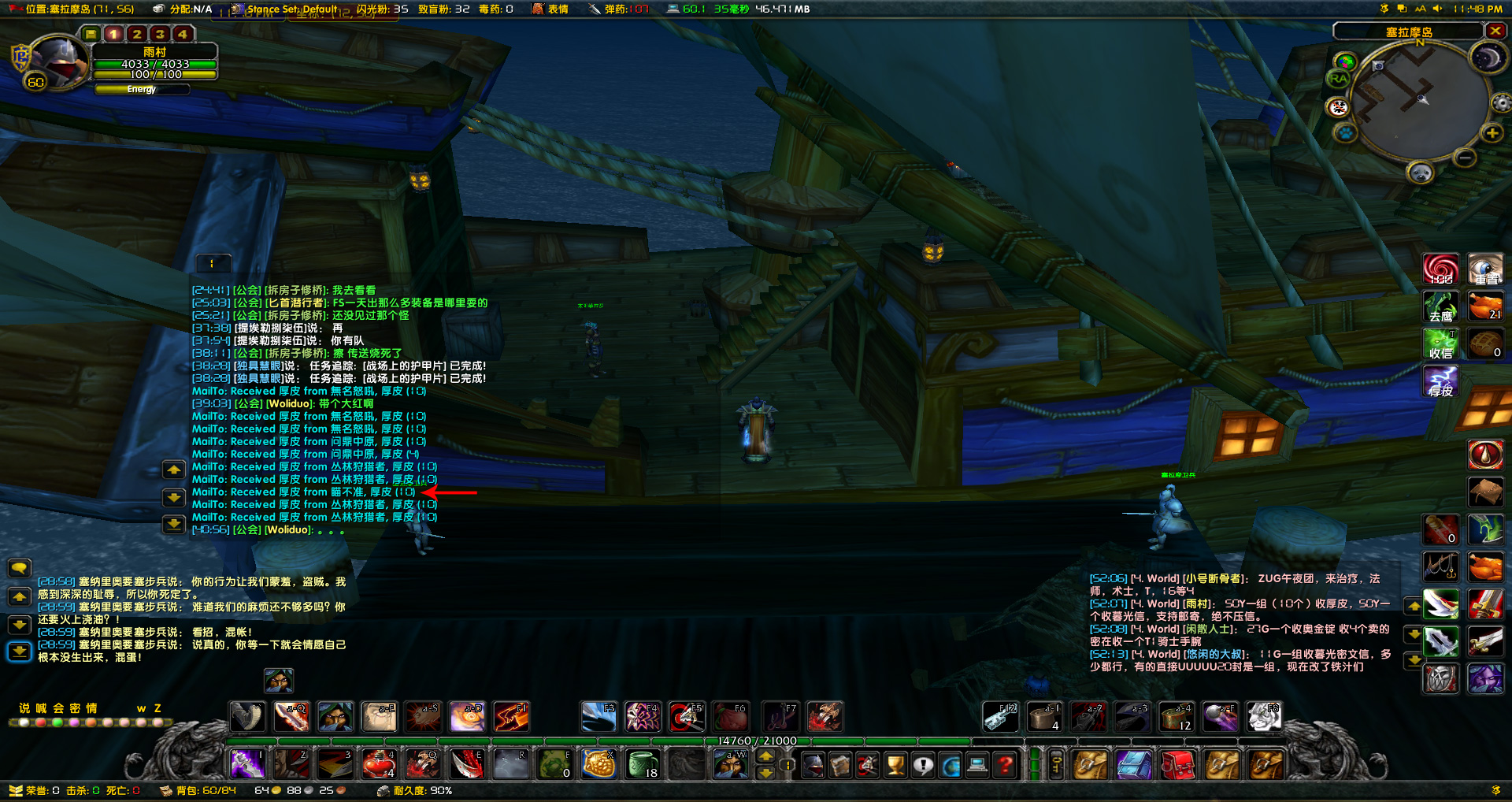Open the key ring on the bag bar
Image resolution: width=1512 pixels, height=802 pixels.
click(1056, 764)
